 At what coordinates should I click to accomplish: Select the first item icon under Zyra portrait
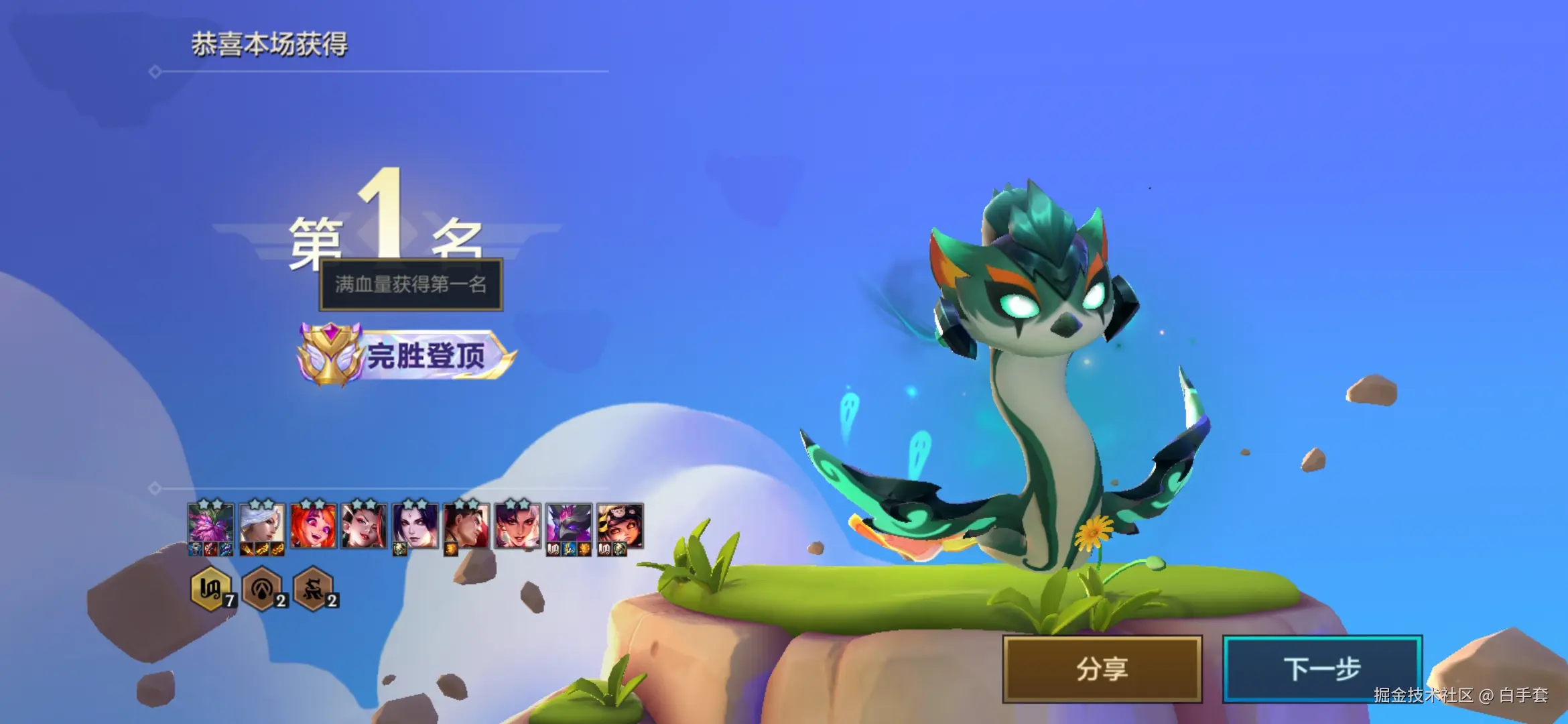coord(194,548)
